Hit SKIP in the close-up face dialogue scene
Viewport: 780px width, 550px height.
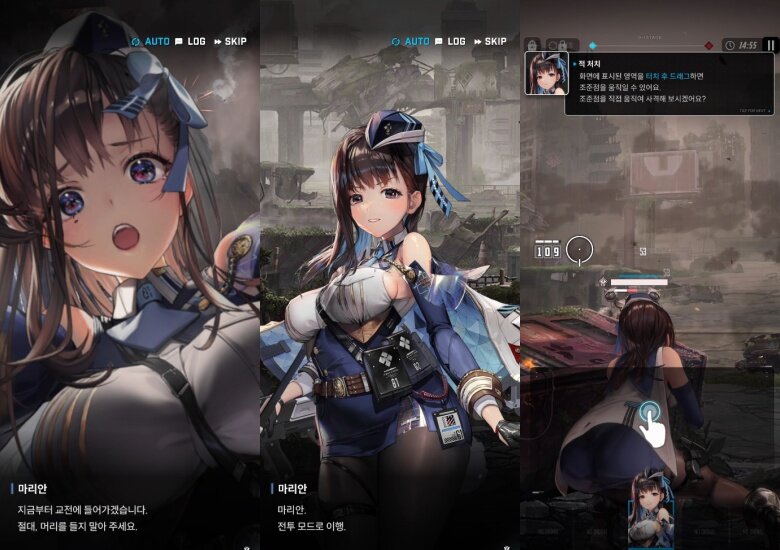point(229,42)
